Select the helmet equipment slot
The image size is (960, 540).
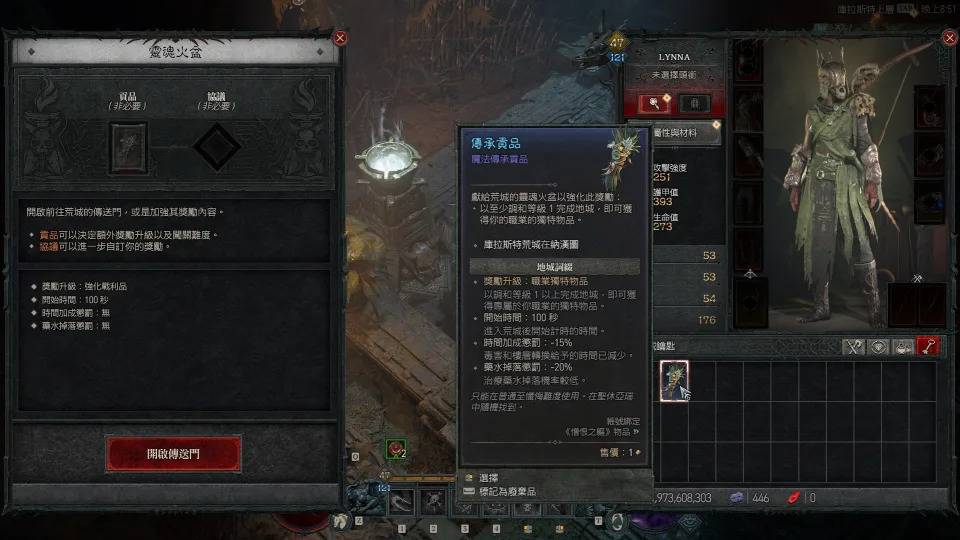pos(748,61)
